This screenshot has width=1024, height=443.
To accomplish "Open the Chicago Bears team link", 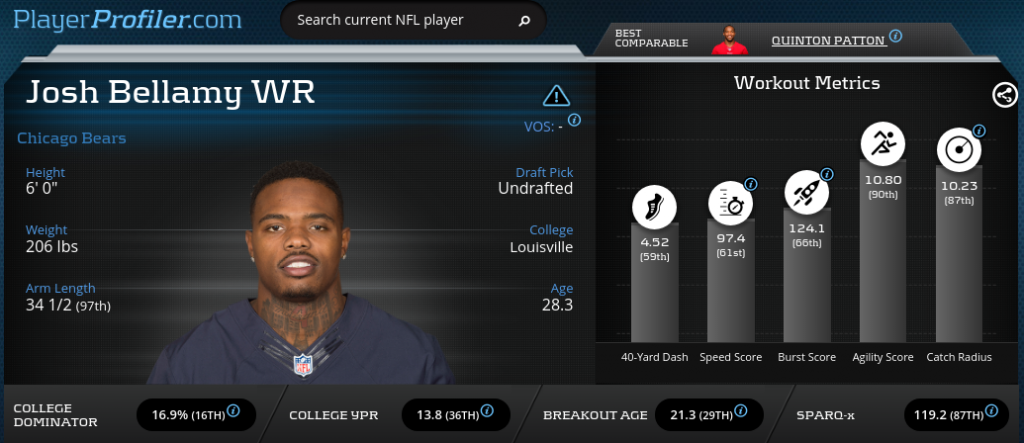I will pyautogui.click(x=72, y=138).
